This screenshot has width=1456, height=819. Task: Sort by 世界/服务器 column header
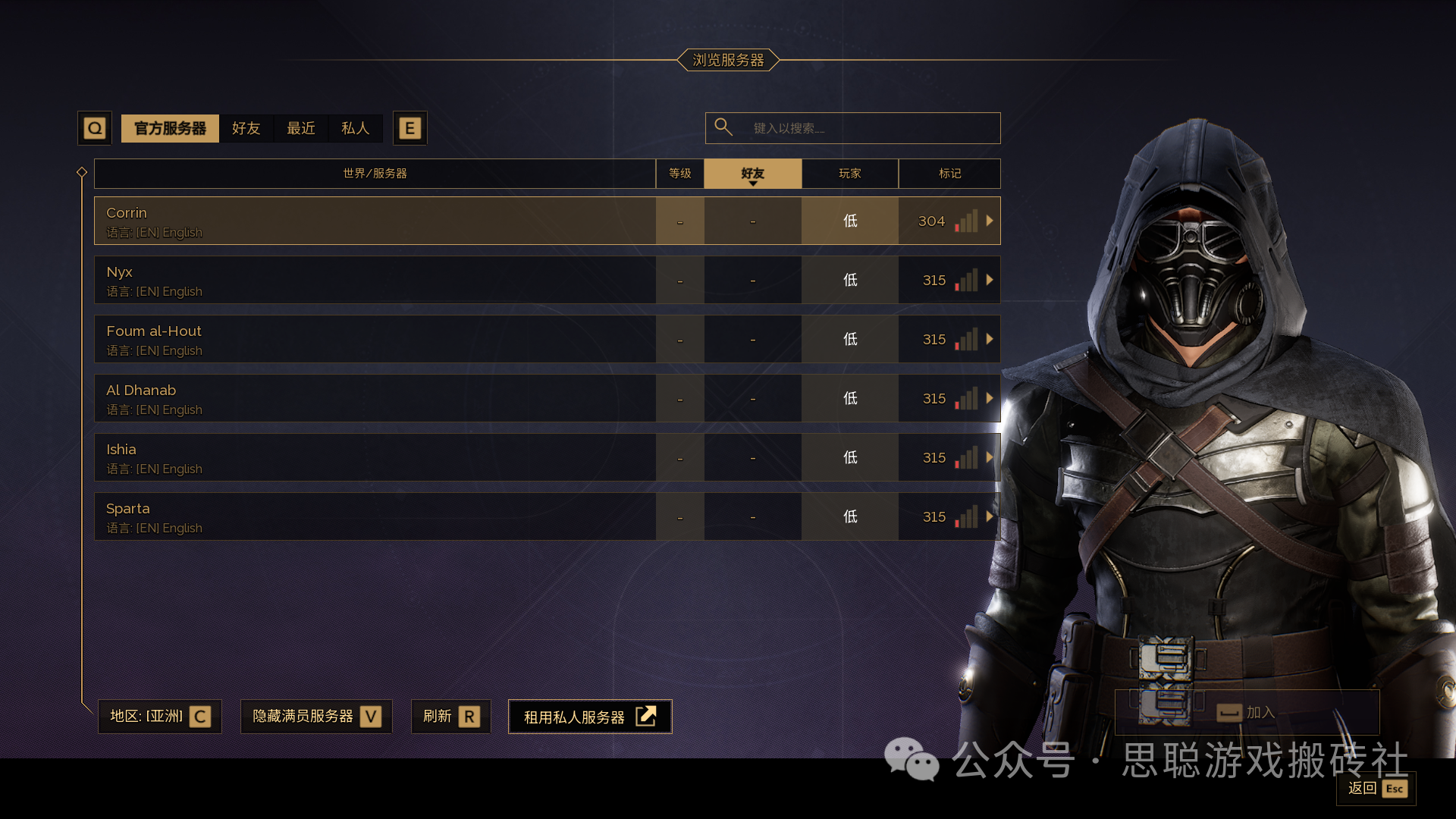tap(375, 174)
